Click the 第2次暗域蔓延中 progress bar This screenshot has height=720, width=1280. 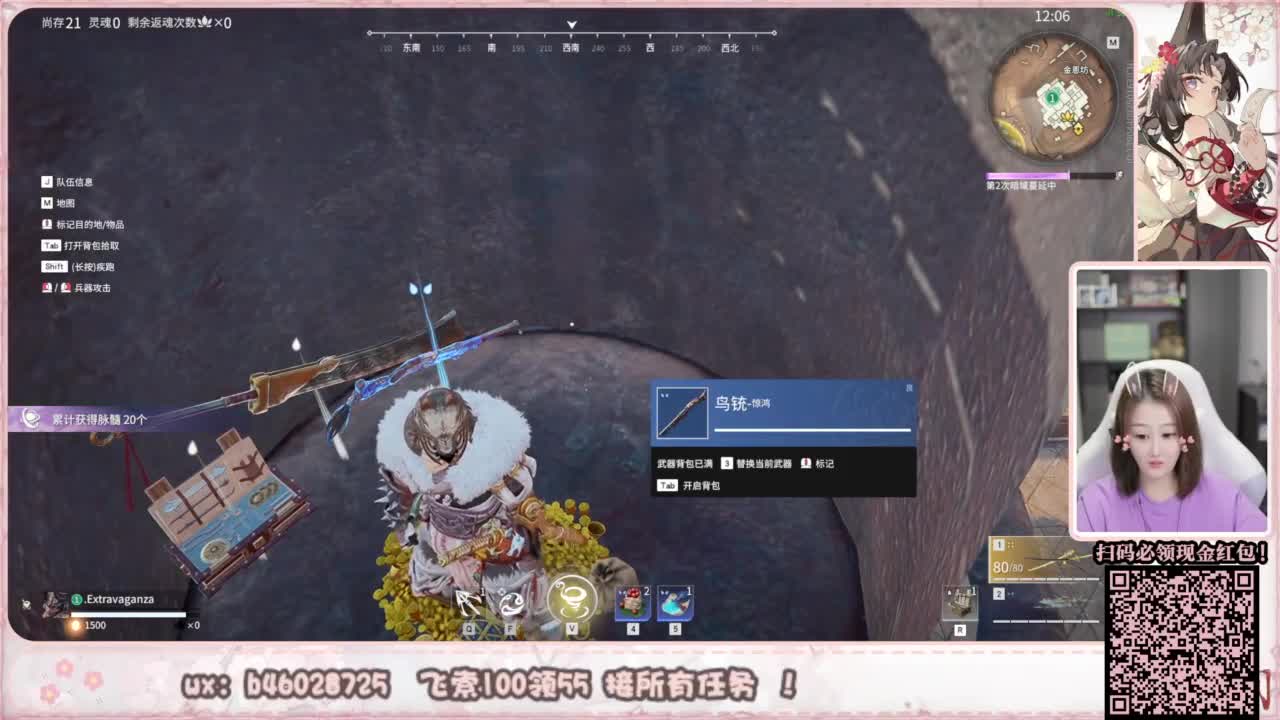(x=1038, y=175)
